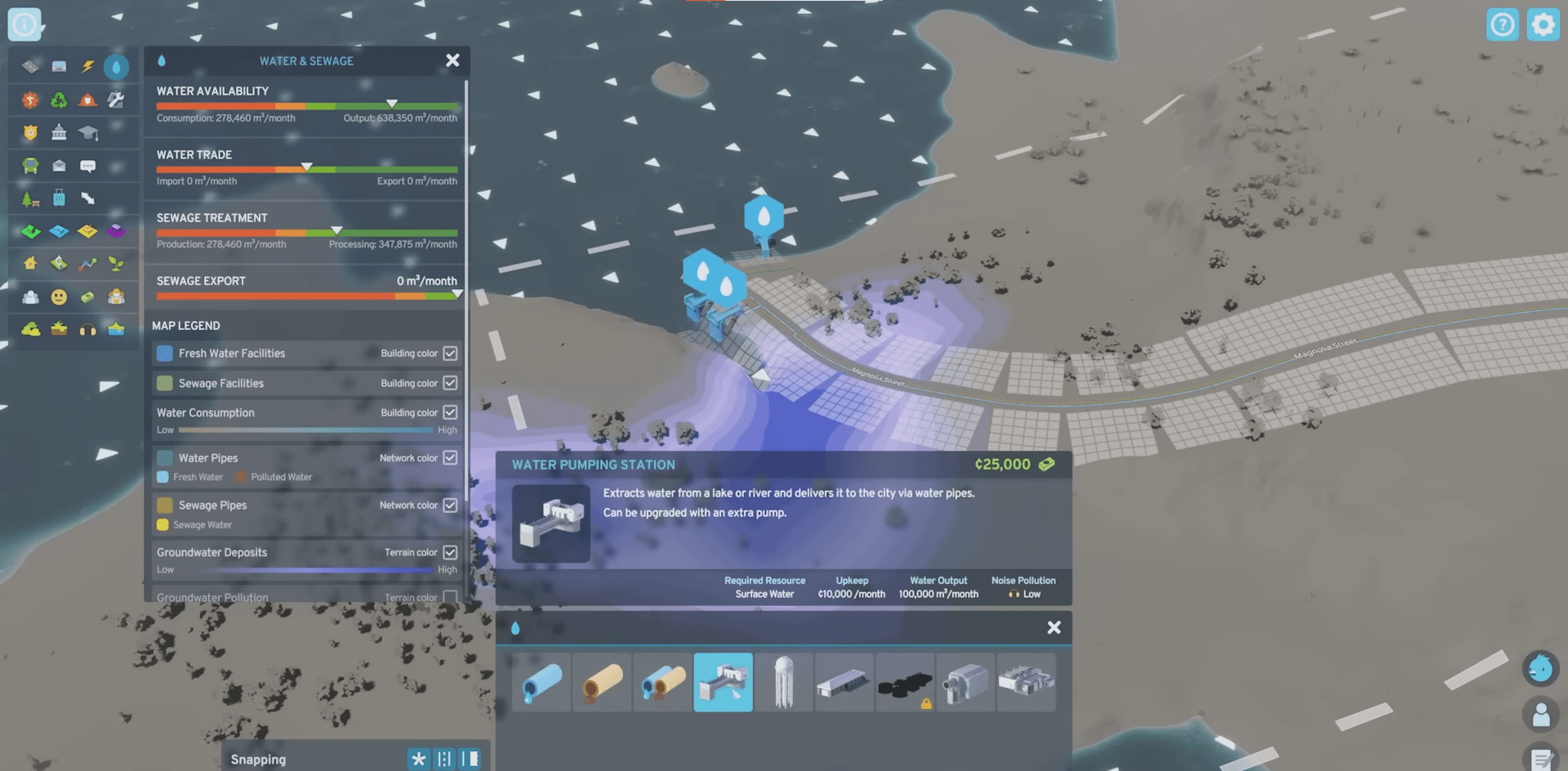Screen dimensions: 1568x771
Task: Select the Water & Sewage category icon
Action: click(116, 67)
